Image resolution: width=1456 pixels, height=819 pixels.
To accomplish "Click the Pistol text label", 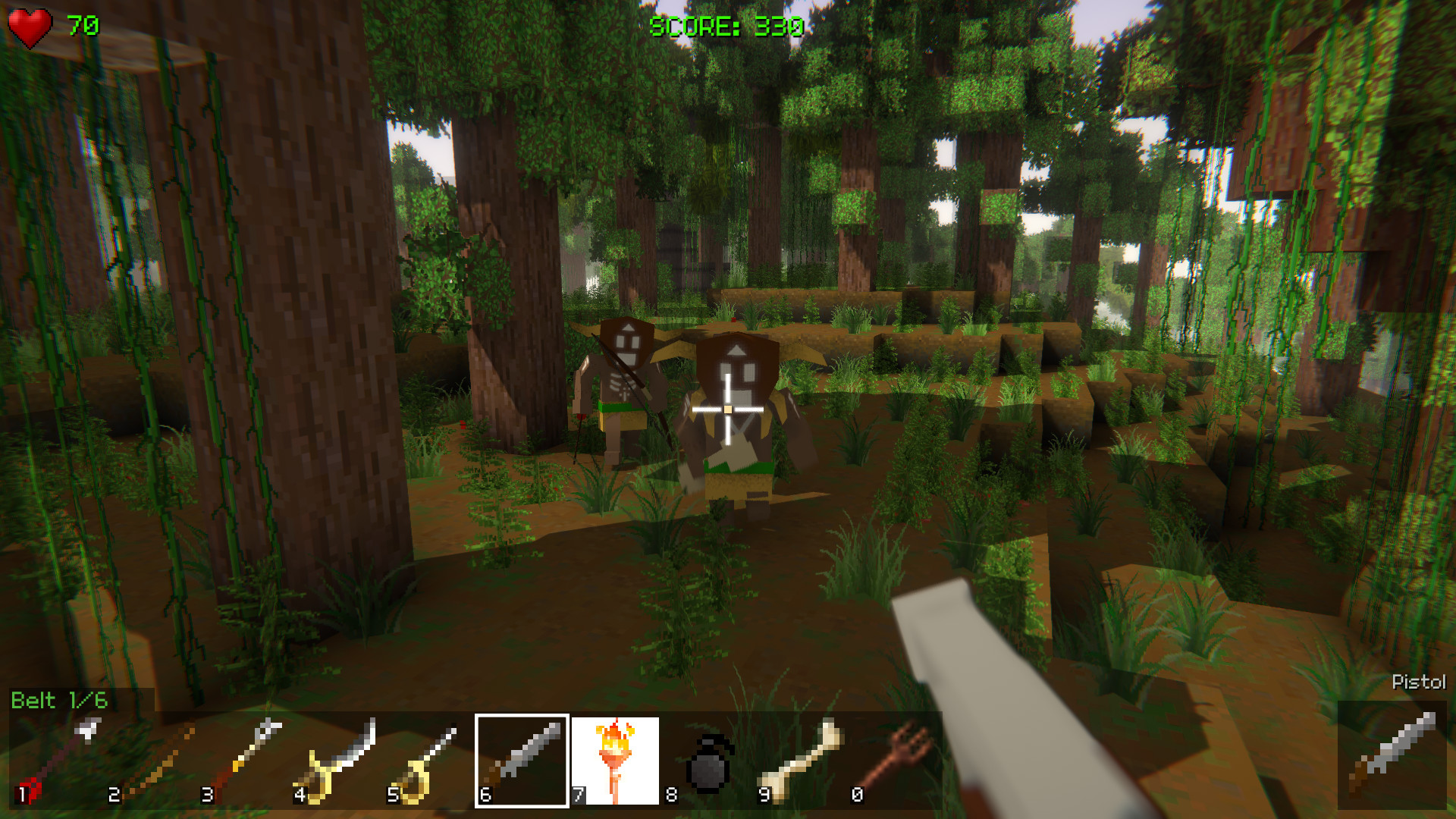I will [x=1420, y=681].
